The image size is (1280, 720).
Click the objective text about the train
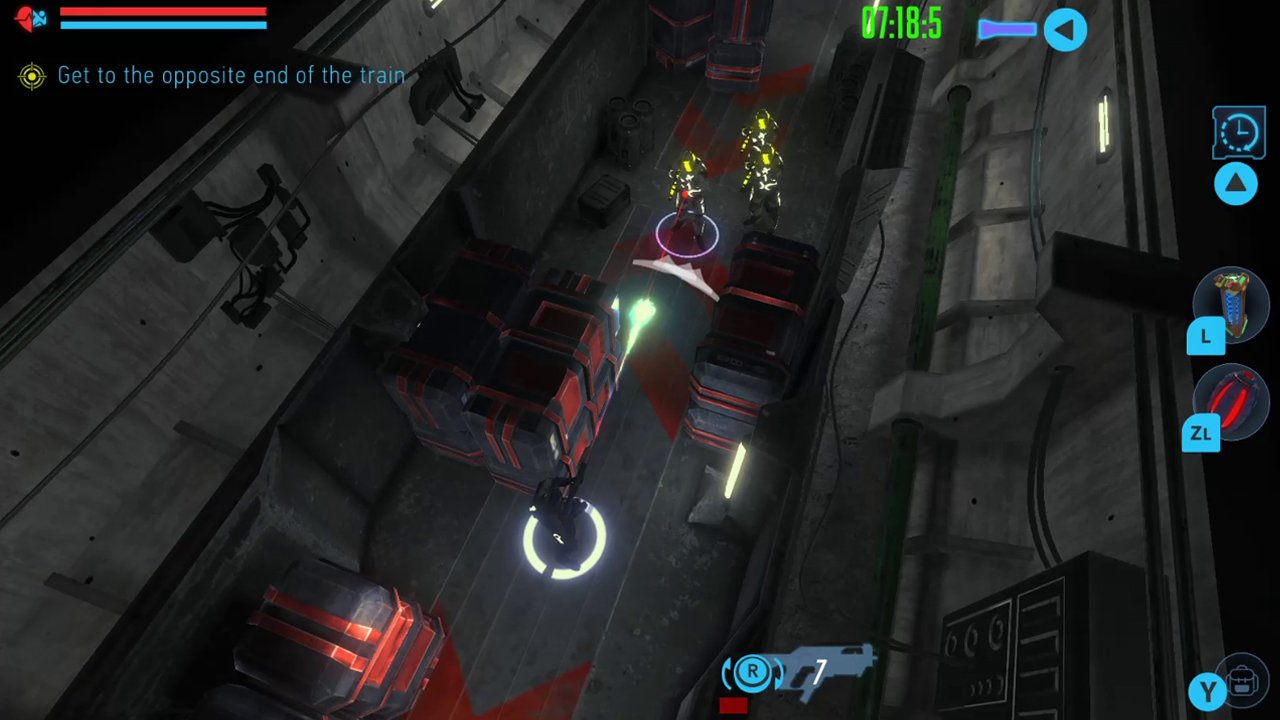click(230, 75)
